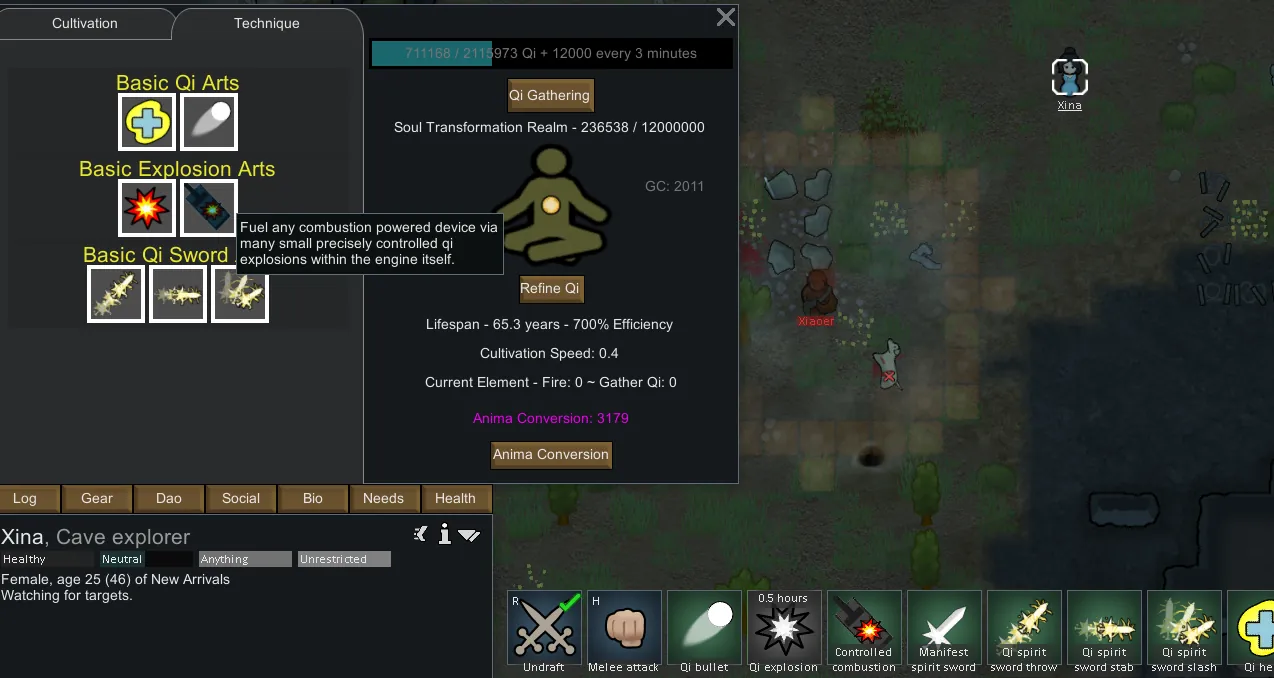Close the cultivation panel

pyautogui.click(x=726, y=17)
